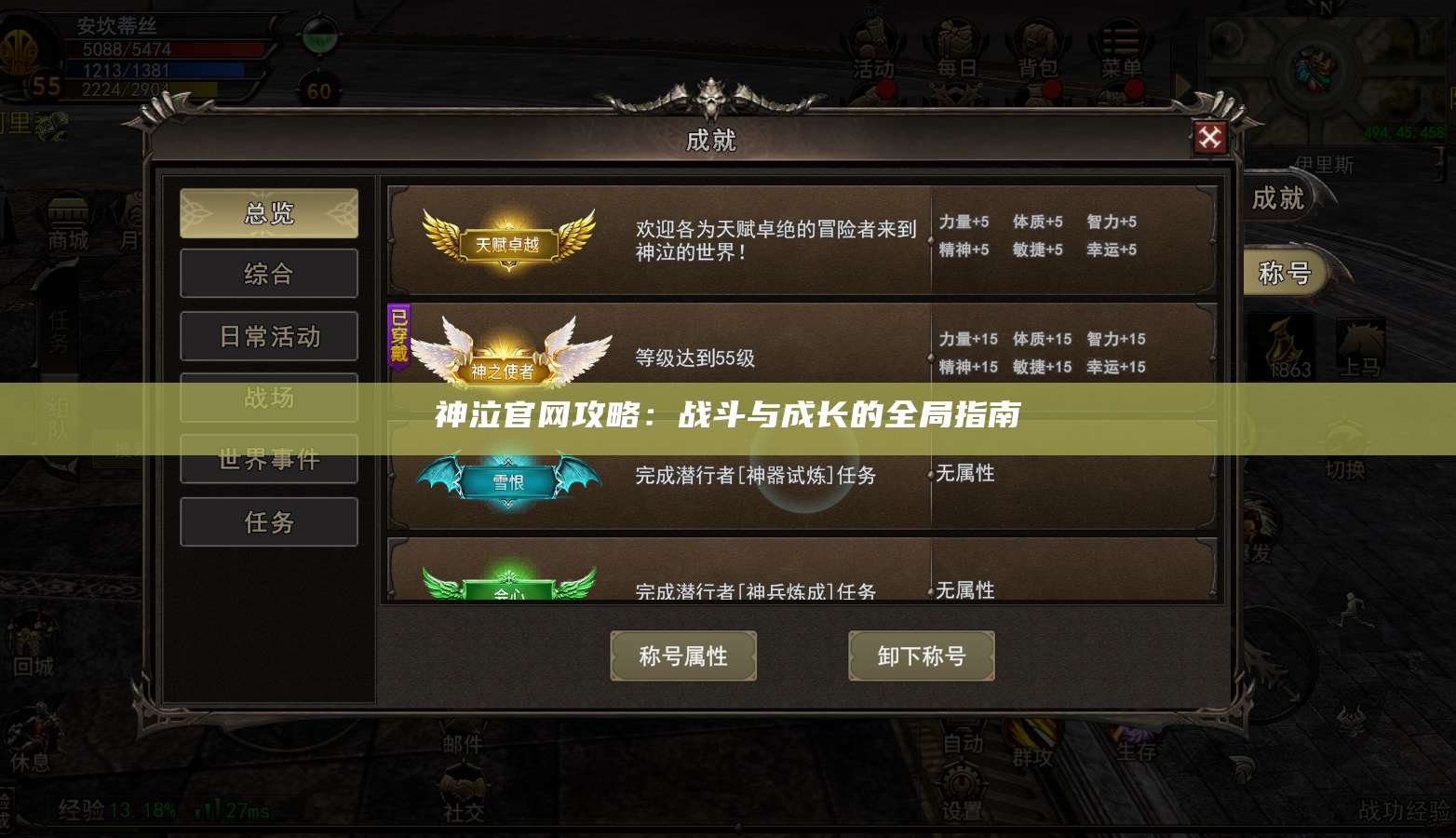This screenshot has height=838, width=1456.
Task: Toggle 自动 (auto combat) mode
Action: click(x=964, y=743)
